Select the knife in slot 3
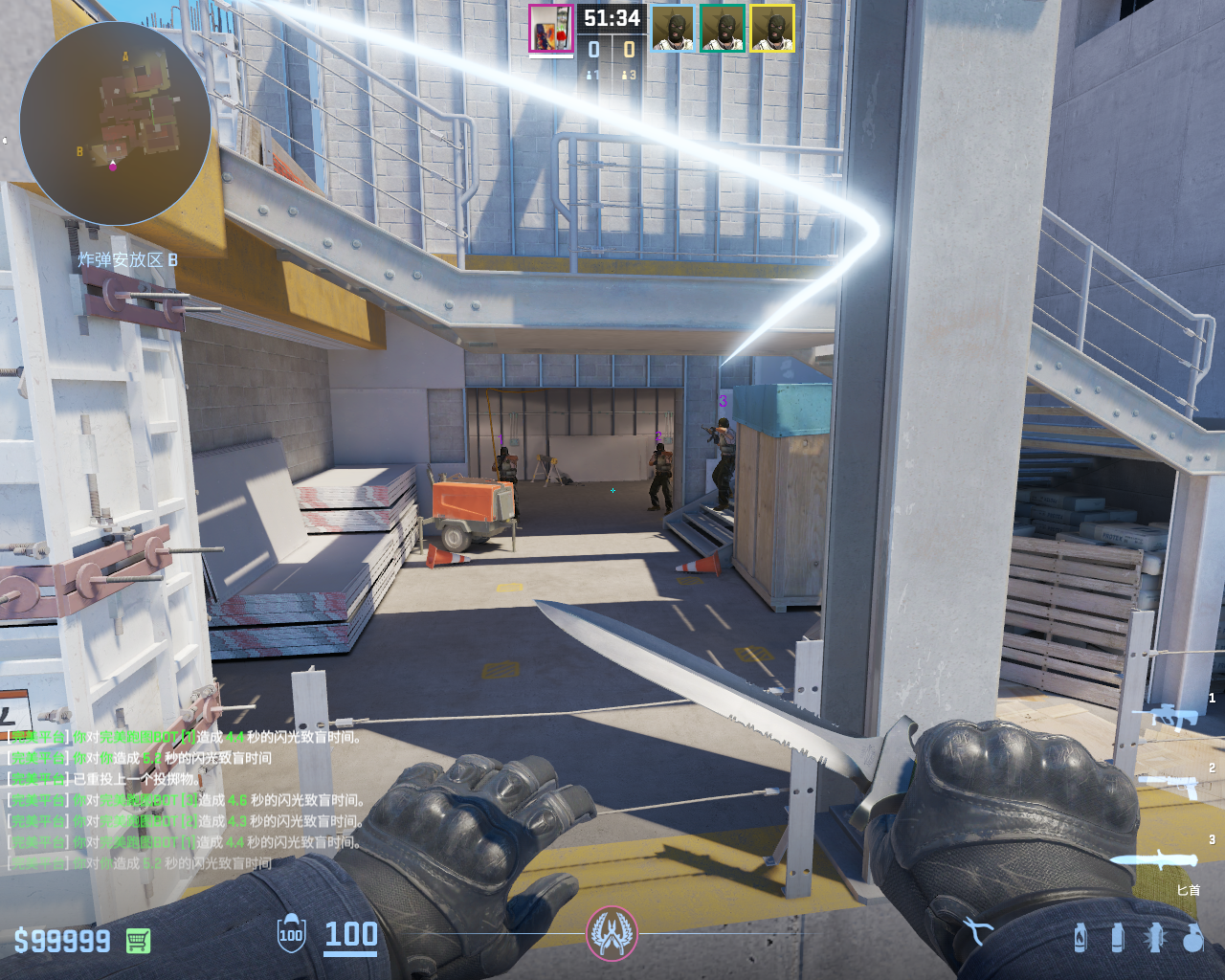 1159,857
